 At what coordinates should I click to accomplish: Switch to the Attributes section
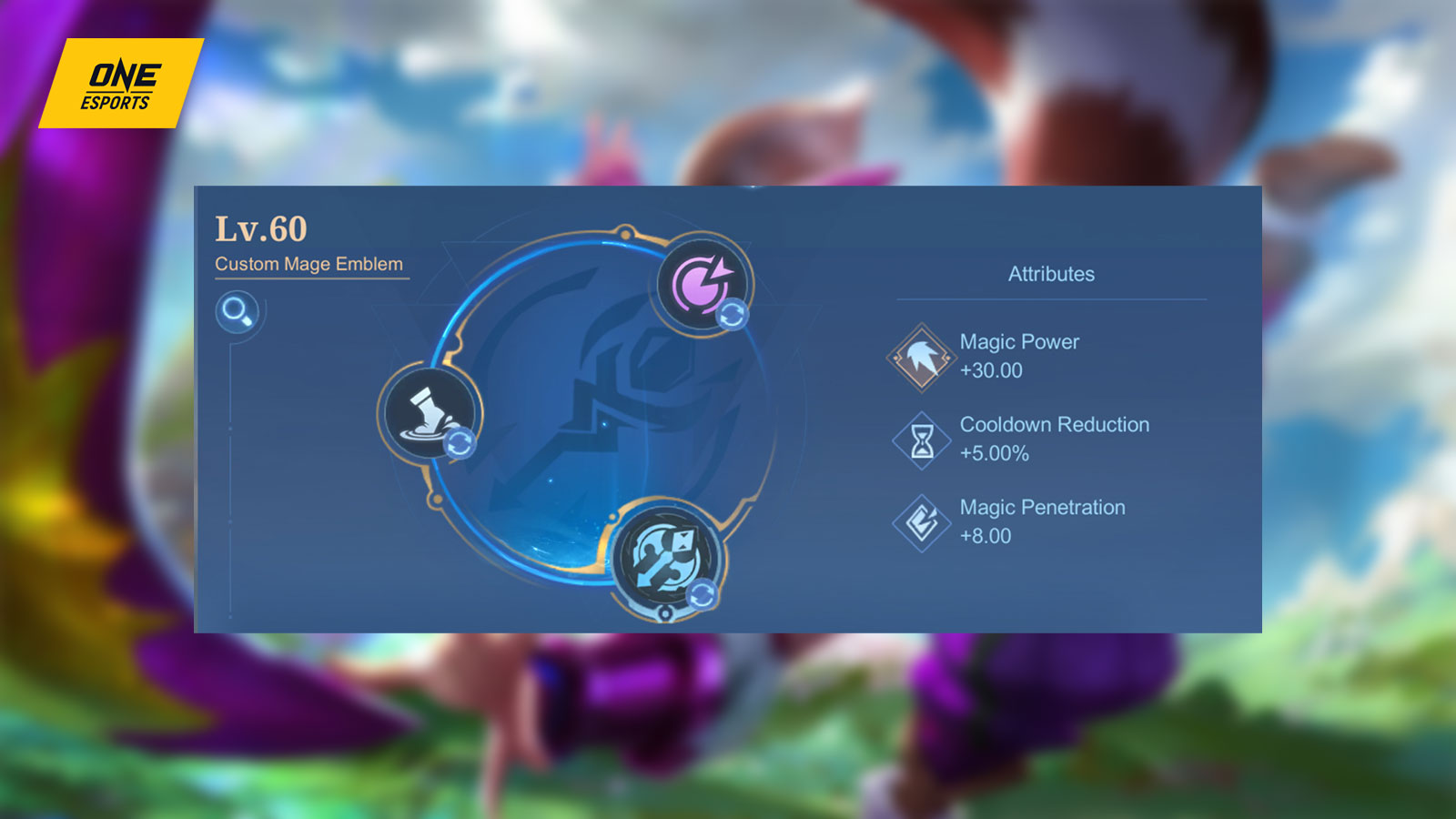coord(1051,273)
